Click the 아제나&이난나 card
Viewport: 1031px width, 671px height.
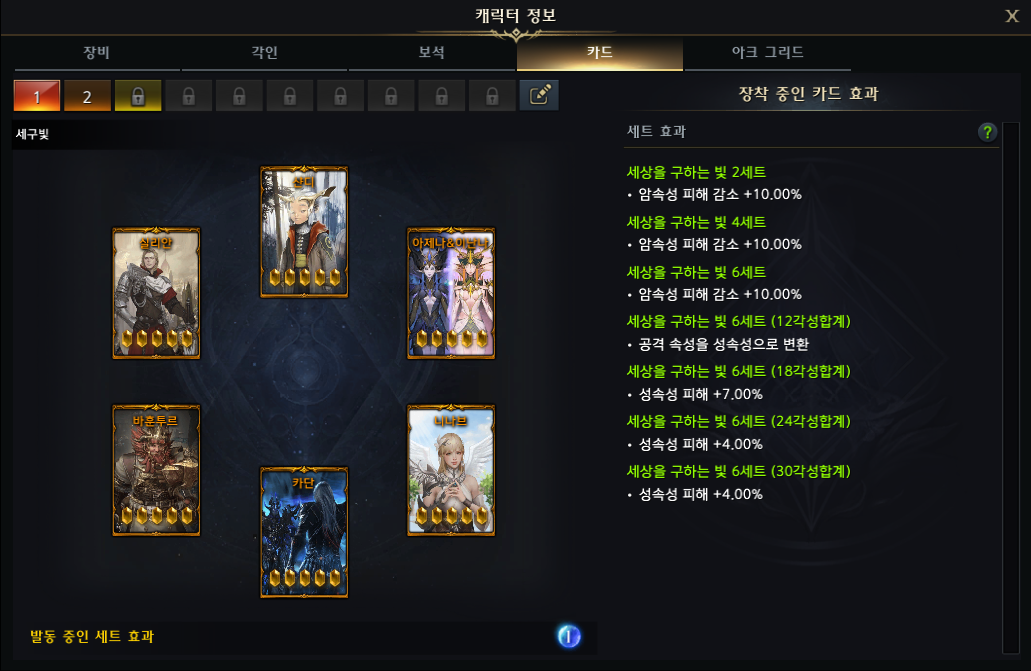pos(451,293)
